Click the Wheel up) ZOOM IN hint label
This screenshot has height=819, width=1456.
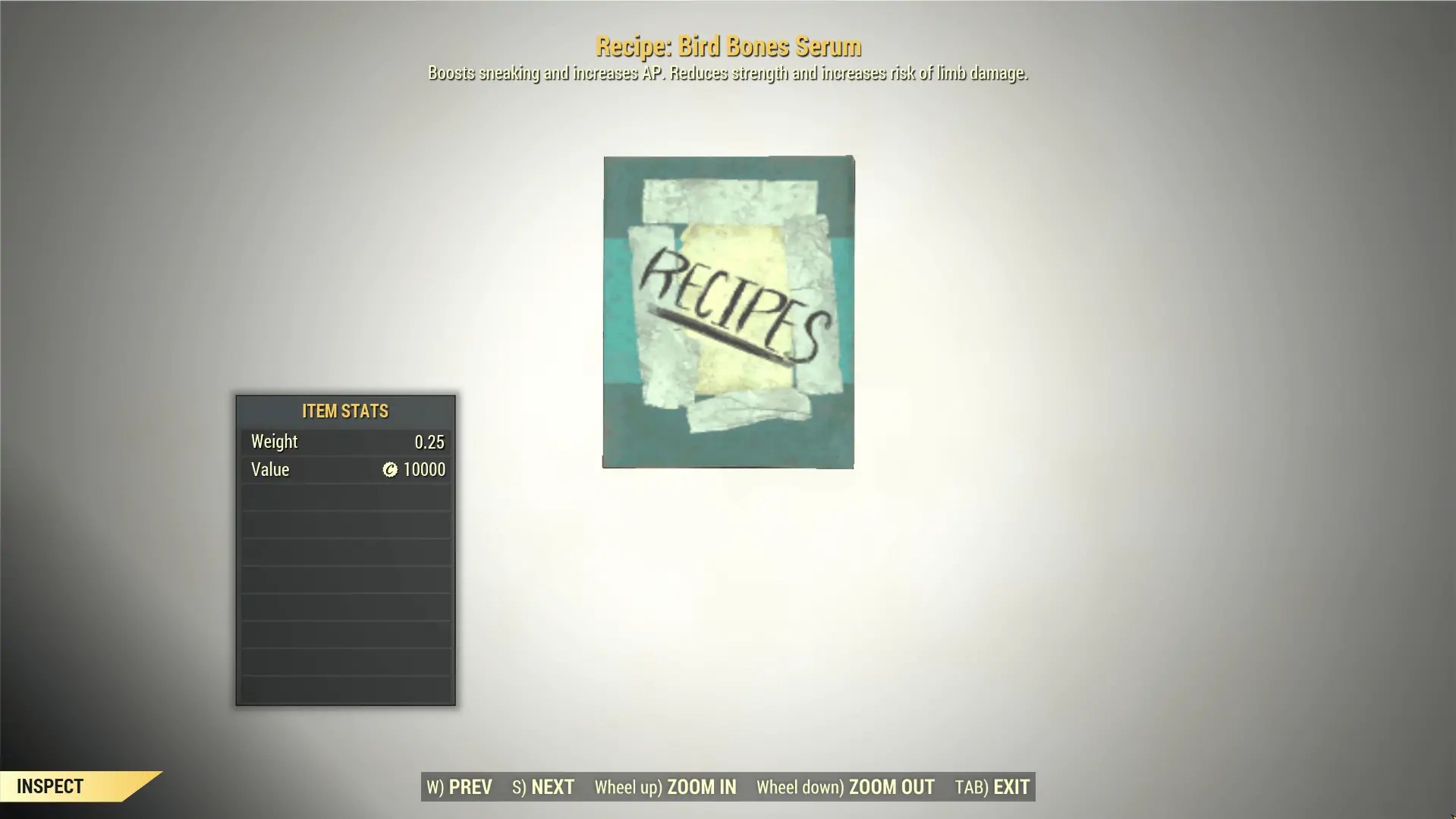[x=665, y=787]
